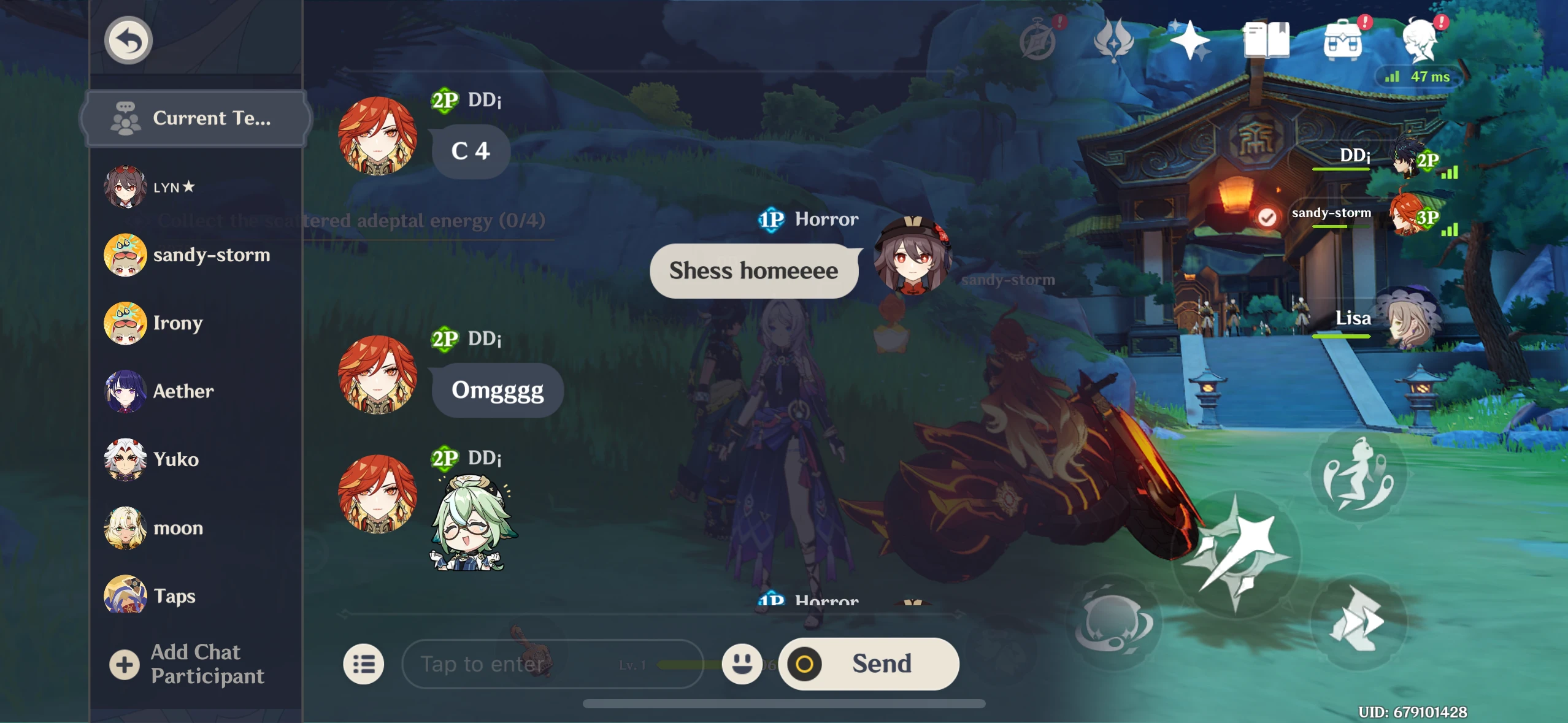Toggle the ready-check mark beside sandy-storm
This screenshot has width=1568, height=723.
coord(1267,219)
